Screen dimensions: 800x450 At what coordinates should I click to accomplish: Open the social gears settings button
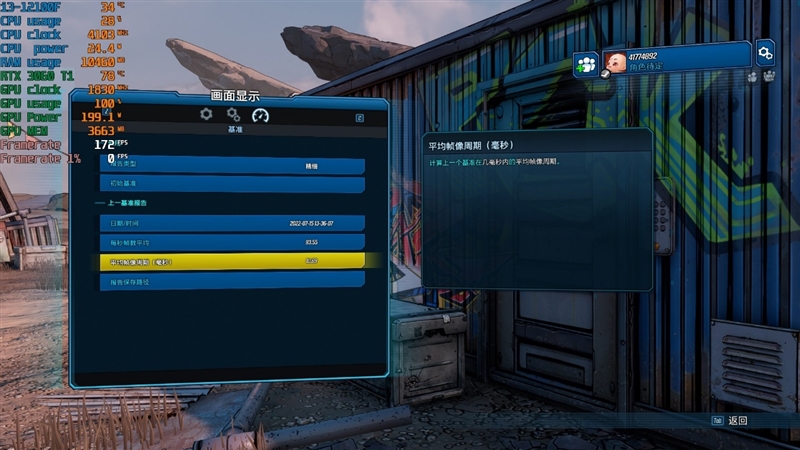765,52
